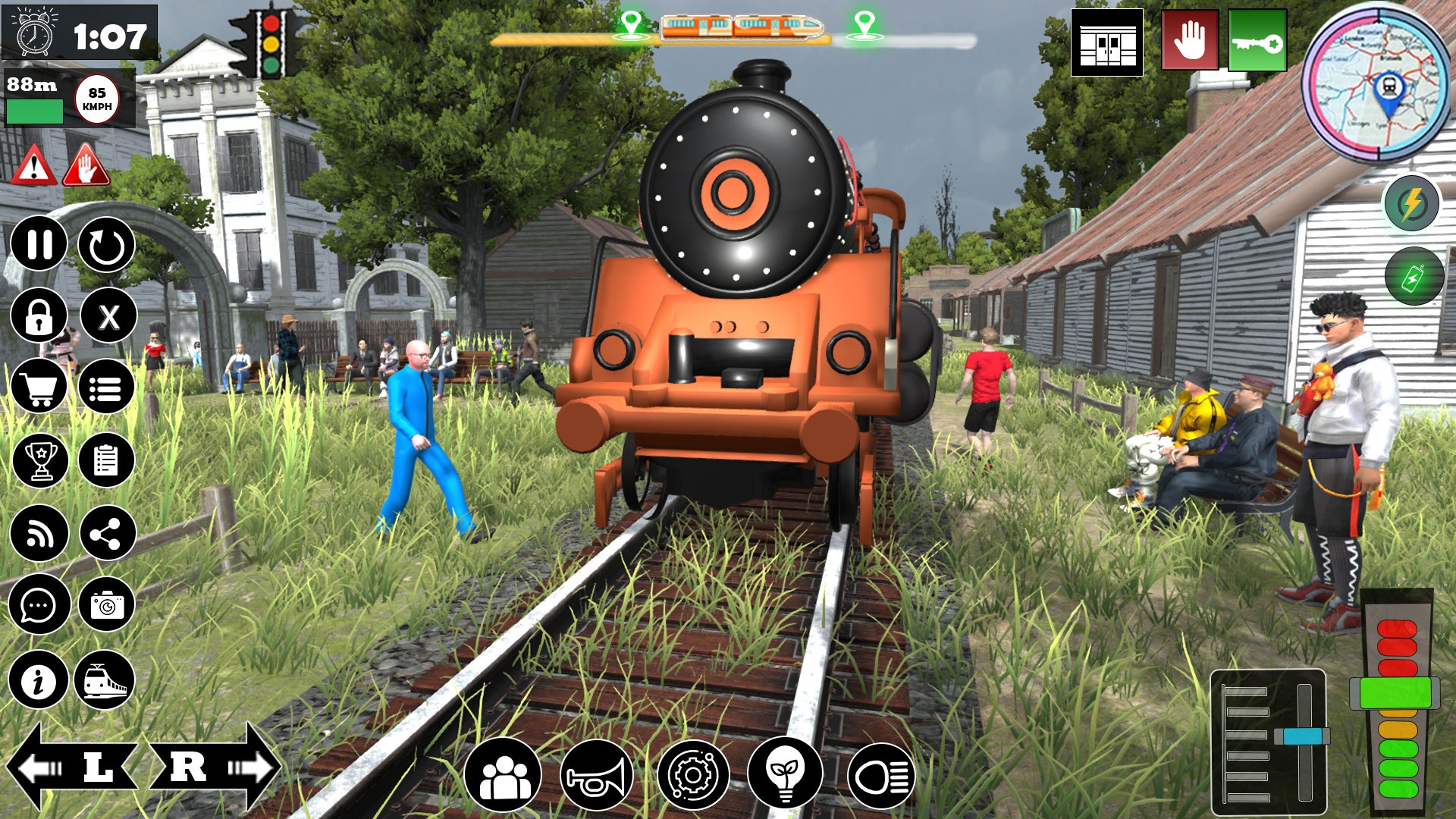The width and height of the screenshot is (1456, 819).
Task: Open the missions clipboard
Action: click(x=108, y=460)
